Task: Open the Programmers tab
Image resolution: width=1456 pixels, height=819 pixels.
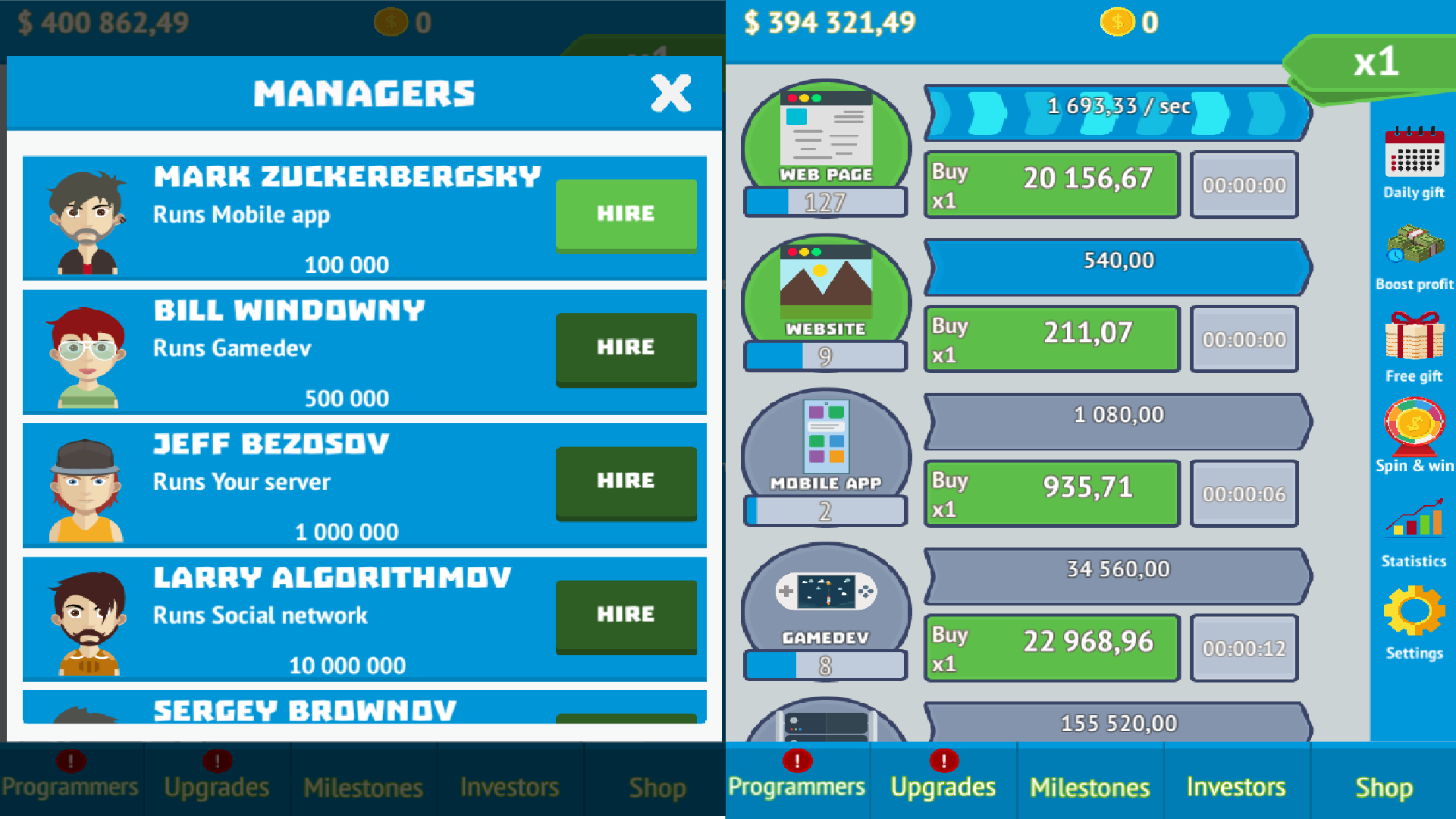Action: 796,787
